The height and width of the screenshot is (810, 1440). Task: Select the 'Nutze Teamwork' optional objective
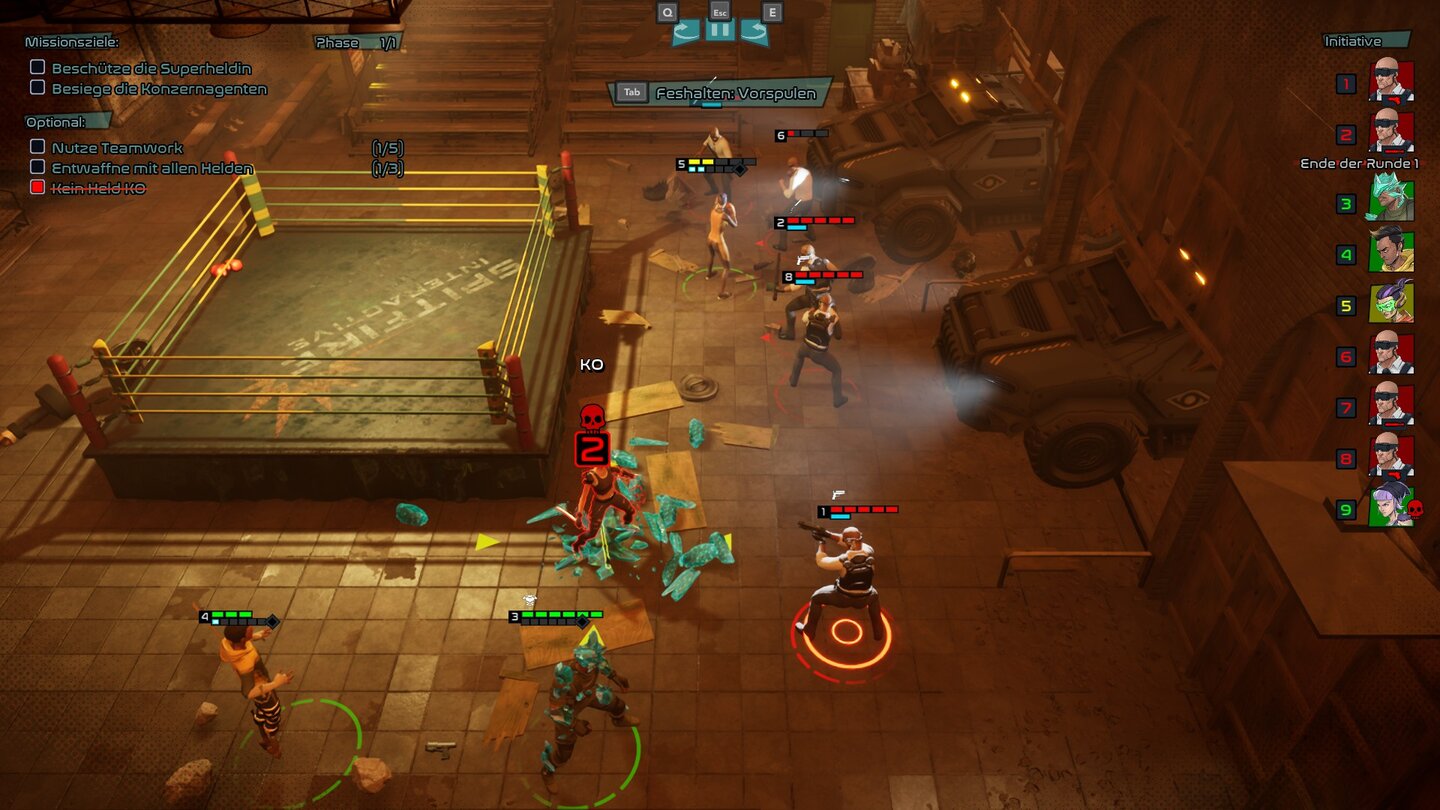[x=117, y=148]
